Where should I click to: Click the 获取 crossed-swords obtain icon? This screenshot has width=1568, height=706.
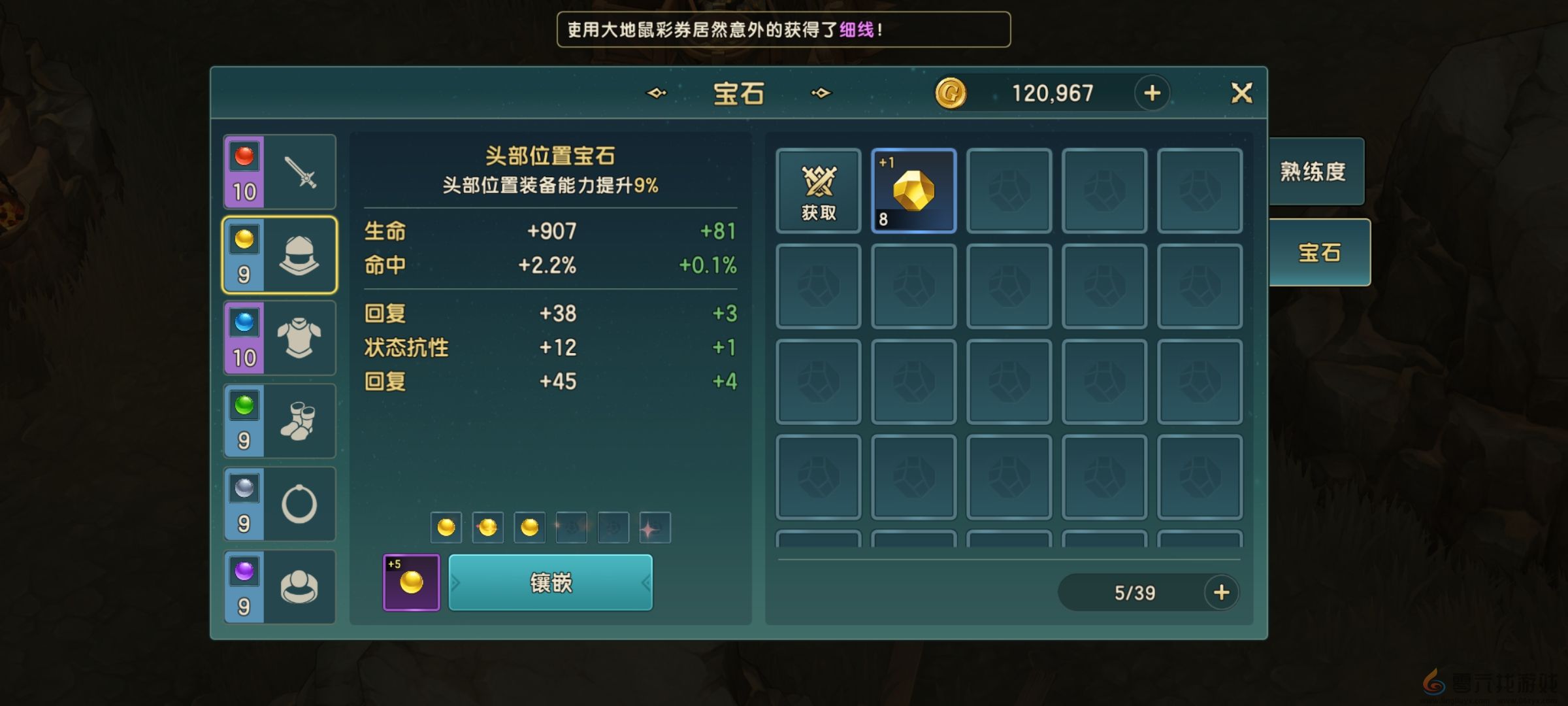tap(817, 192)
